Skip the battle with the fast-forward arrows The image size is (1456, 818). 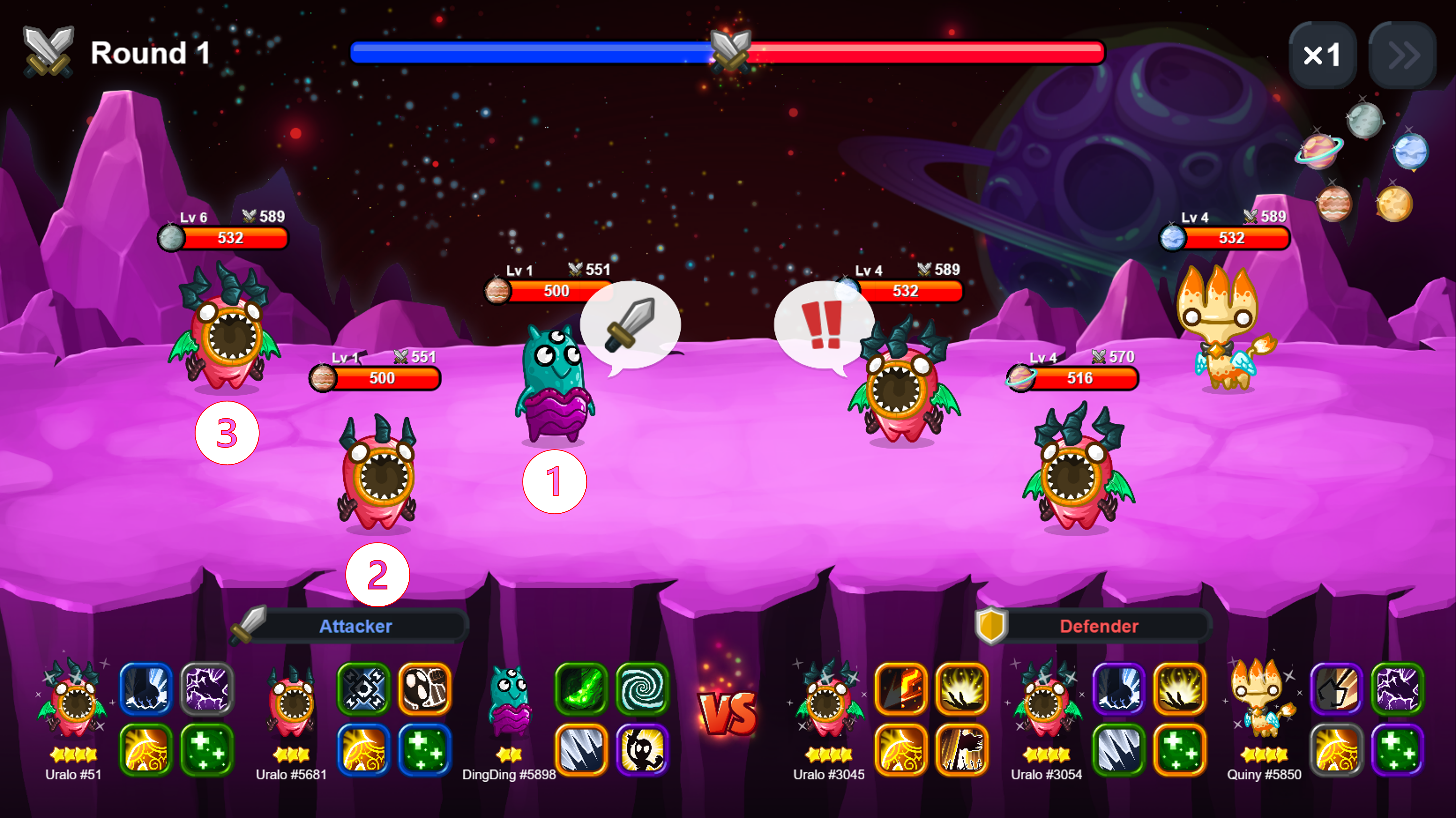[1402, 55]
